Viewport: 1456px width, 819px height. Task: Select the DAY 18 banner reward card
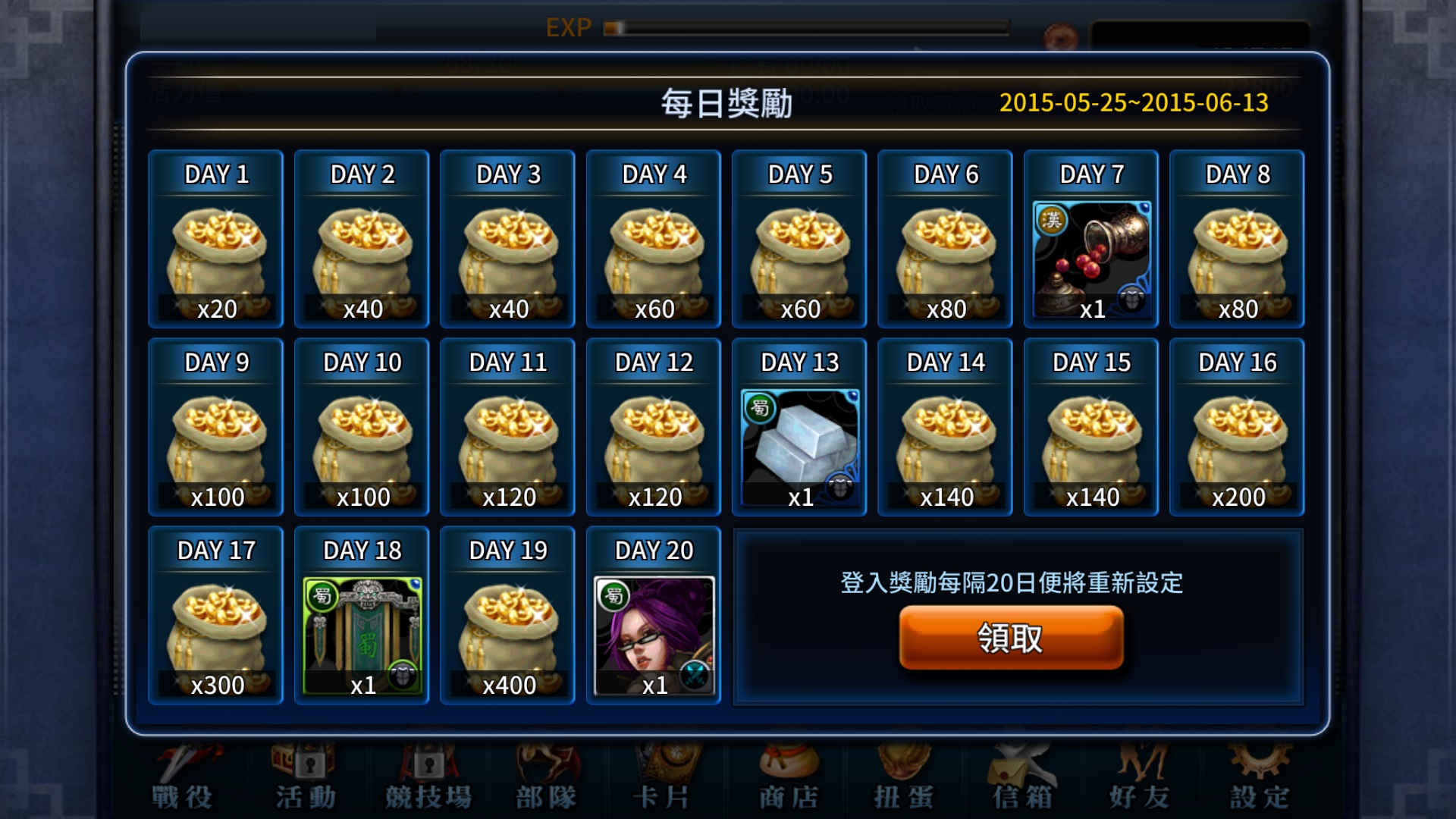[x=361, y=616]
